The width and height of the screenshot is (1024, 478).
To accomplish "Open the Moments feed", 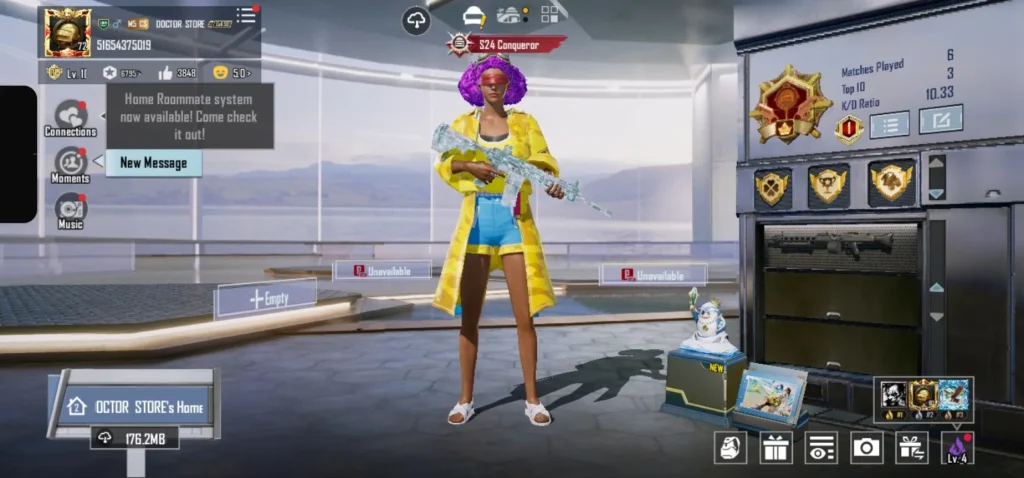I will tap(70, 164).
